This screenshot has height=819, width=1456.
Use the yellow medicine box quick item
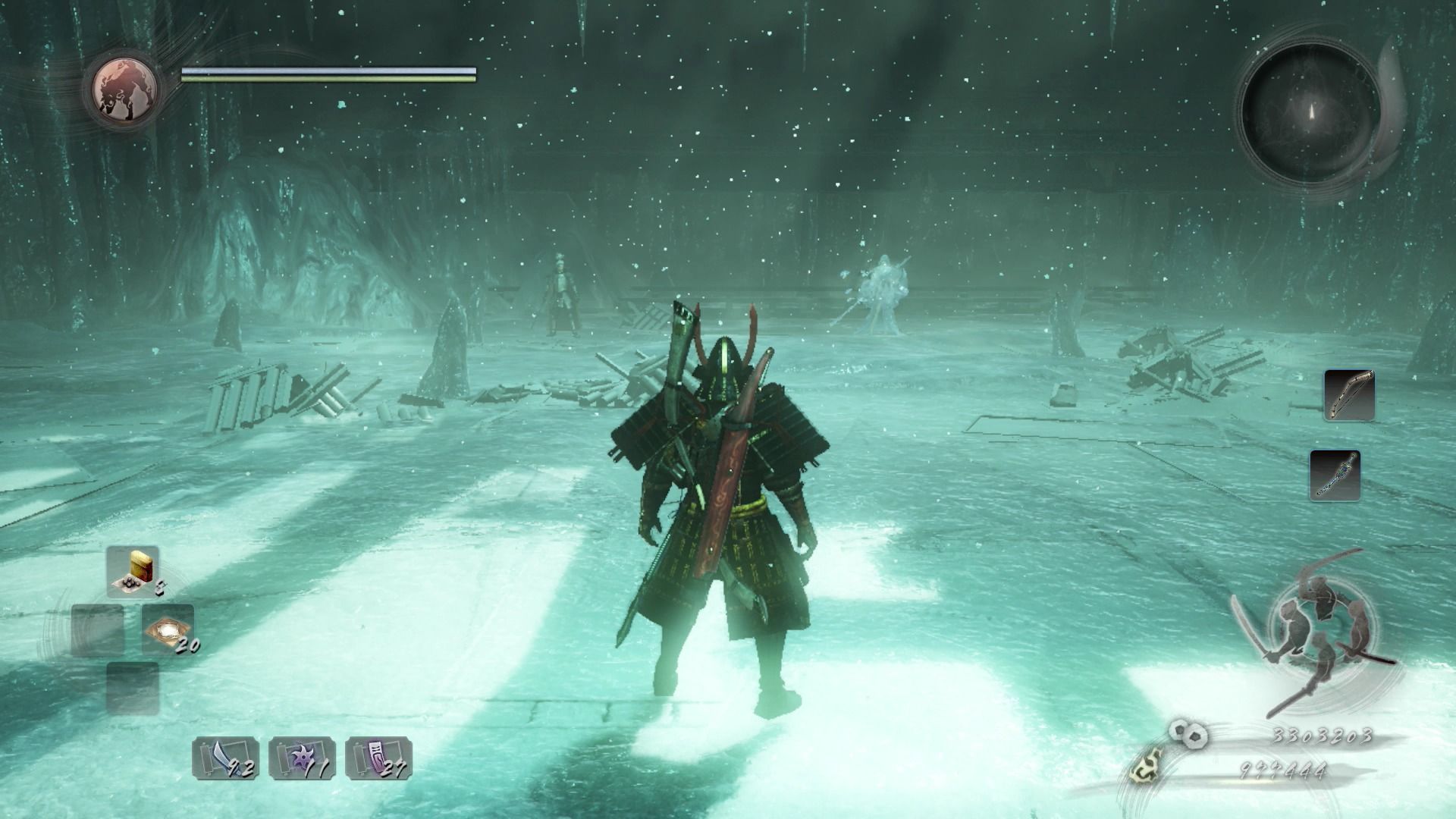(x=133, y=570)
